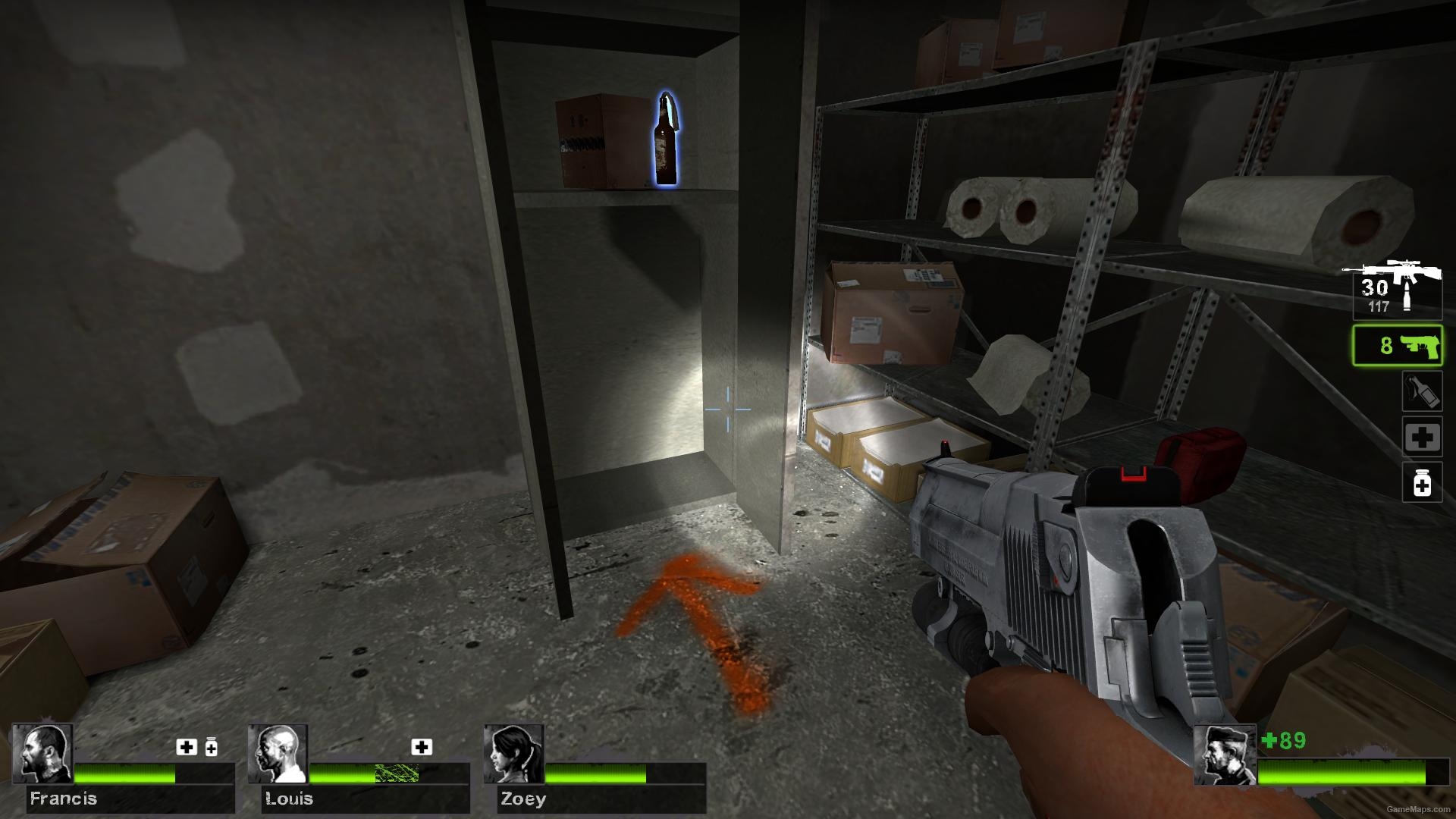The width and height of the screenshot is (1456, 819).
Task: Click Zoey's teammate portrait
Action: 513,753
